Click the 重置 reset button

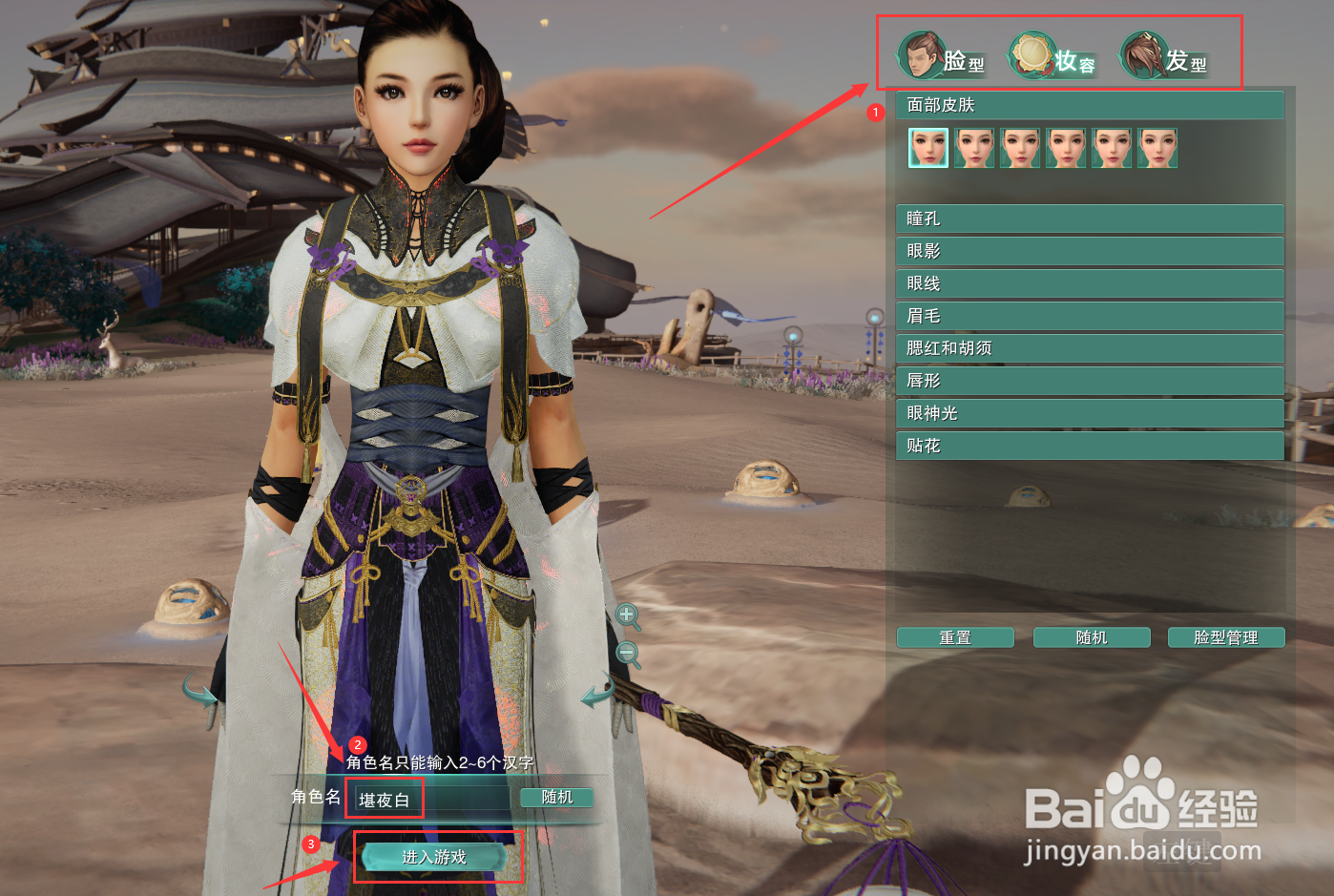tap(955, 637)
